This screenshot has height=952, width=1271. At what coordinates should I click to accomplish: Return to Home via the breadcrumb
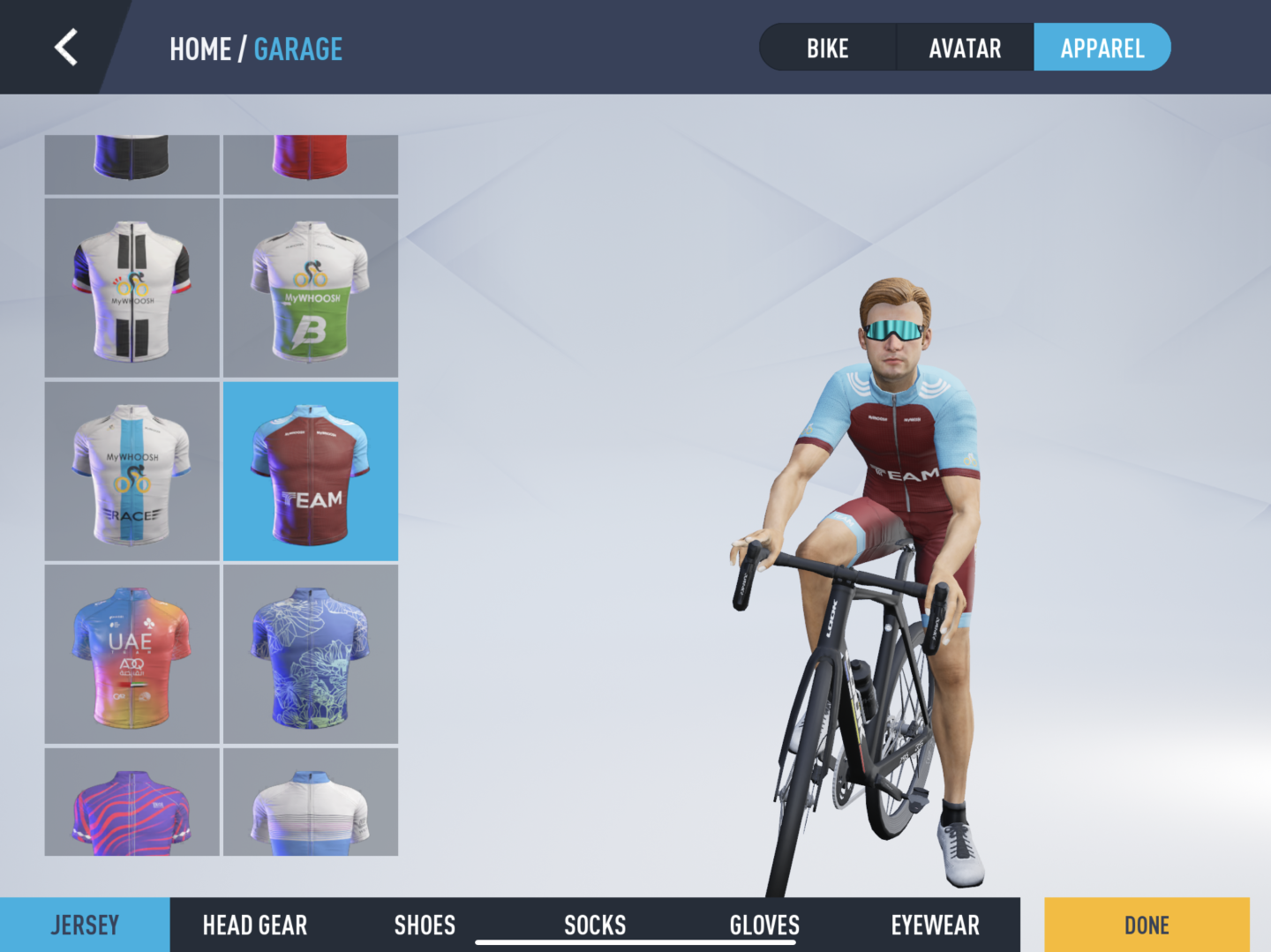(x=200, y=49)
